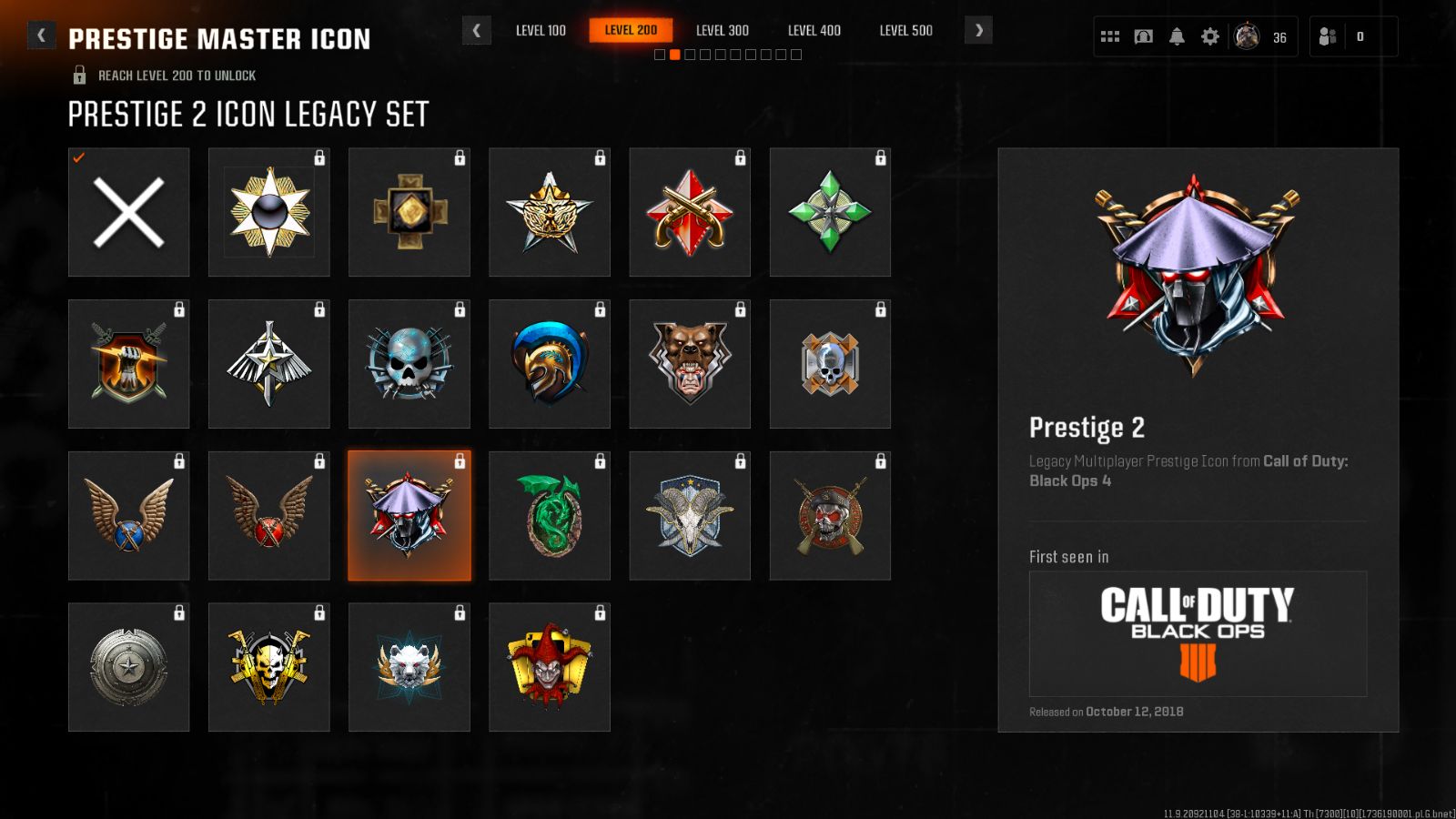Switch to the LEVEL 300 tab
The width and height of the screenshot is (1456, 819).
pos(722,30)
